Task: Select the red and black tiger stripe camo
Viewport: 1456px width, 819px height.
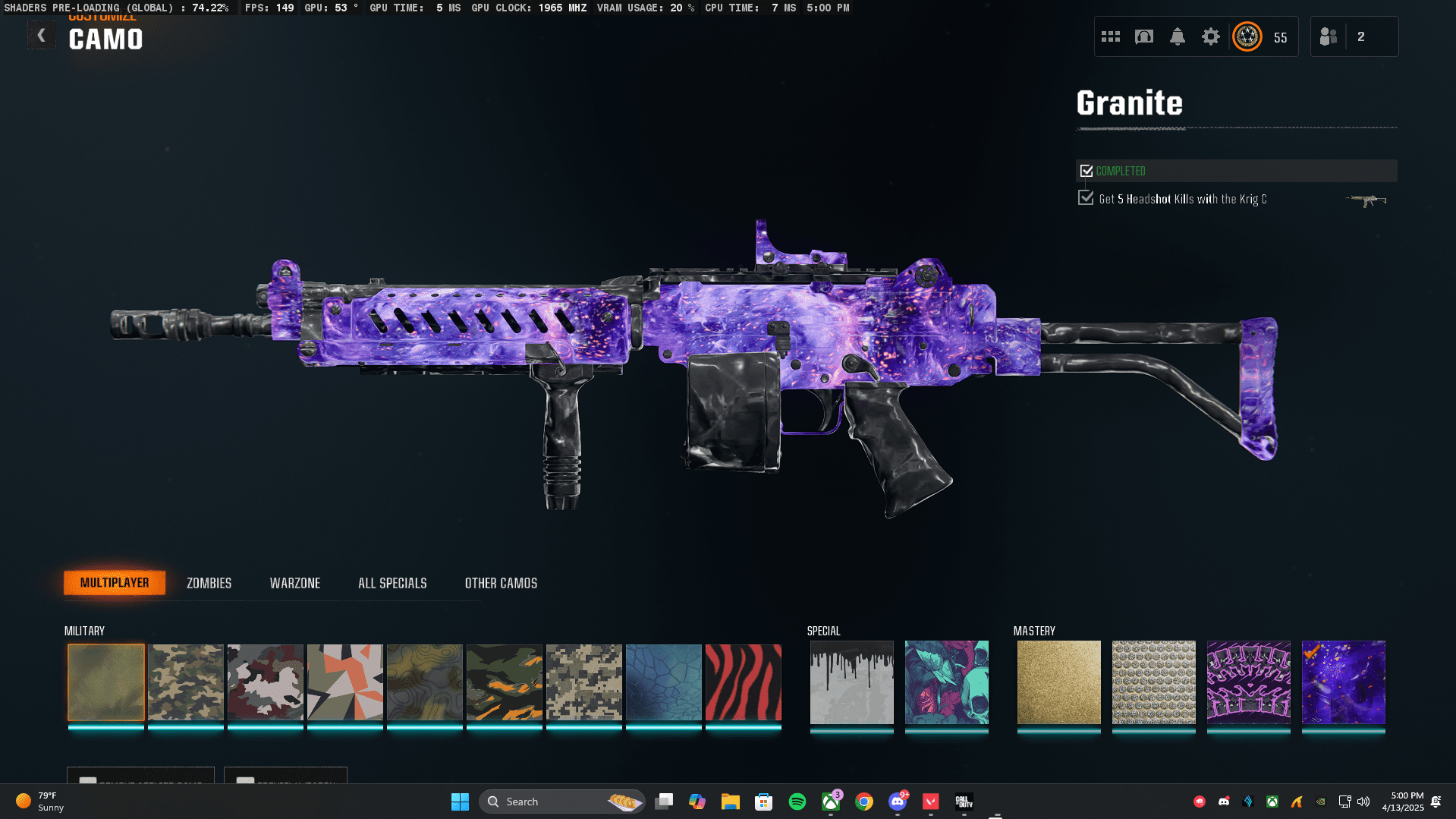Action: coord(744,682)
